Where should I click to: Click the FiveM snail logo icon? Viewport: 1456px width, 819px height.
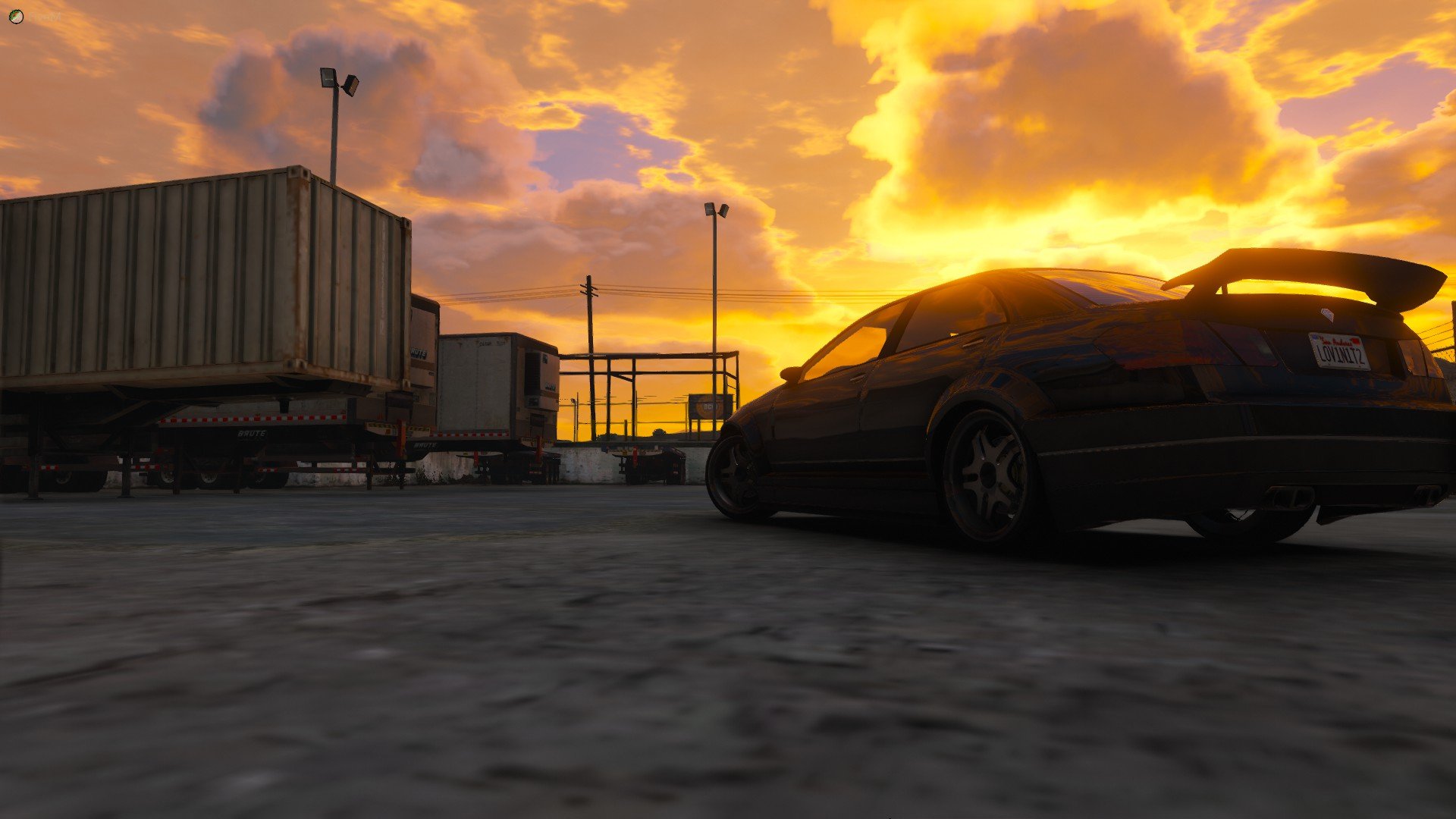pyautogui.click(x=16, y=16)
